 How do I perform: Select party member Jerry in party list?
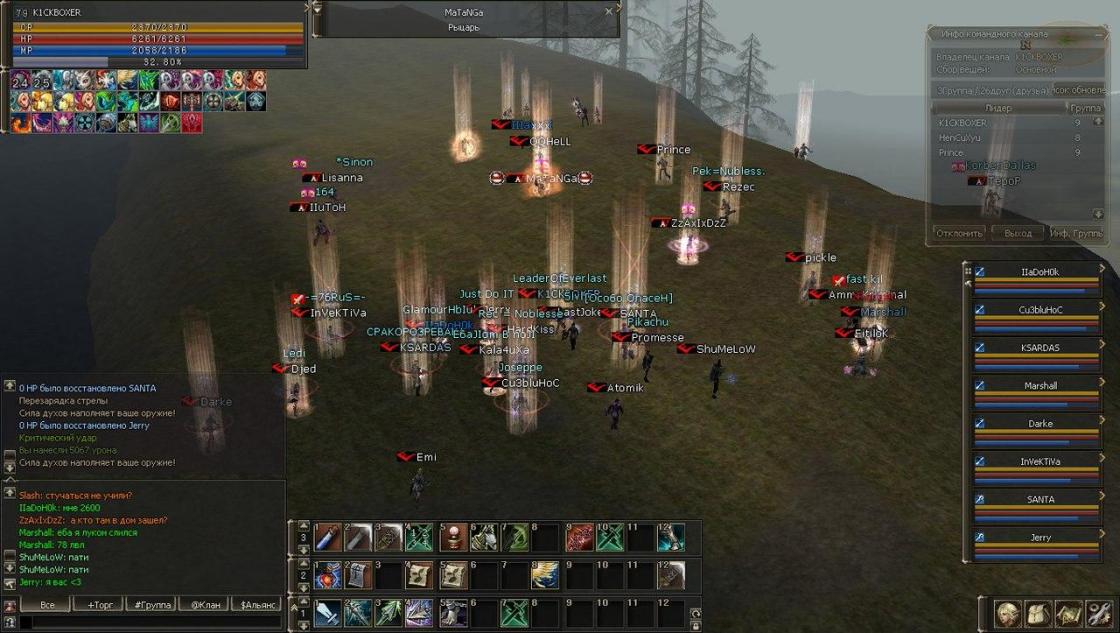click(x=1039, y=538)
